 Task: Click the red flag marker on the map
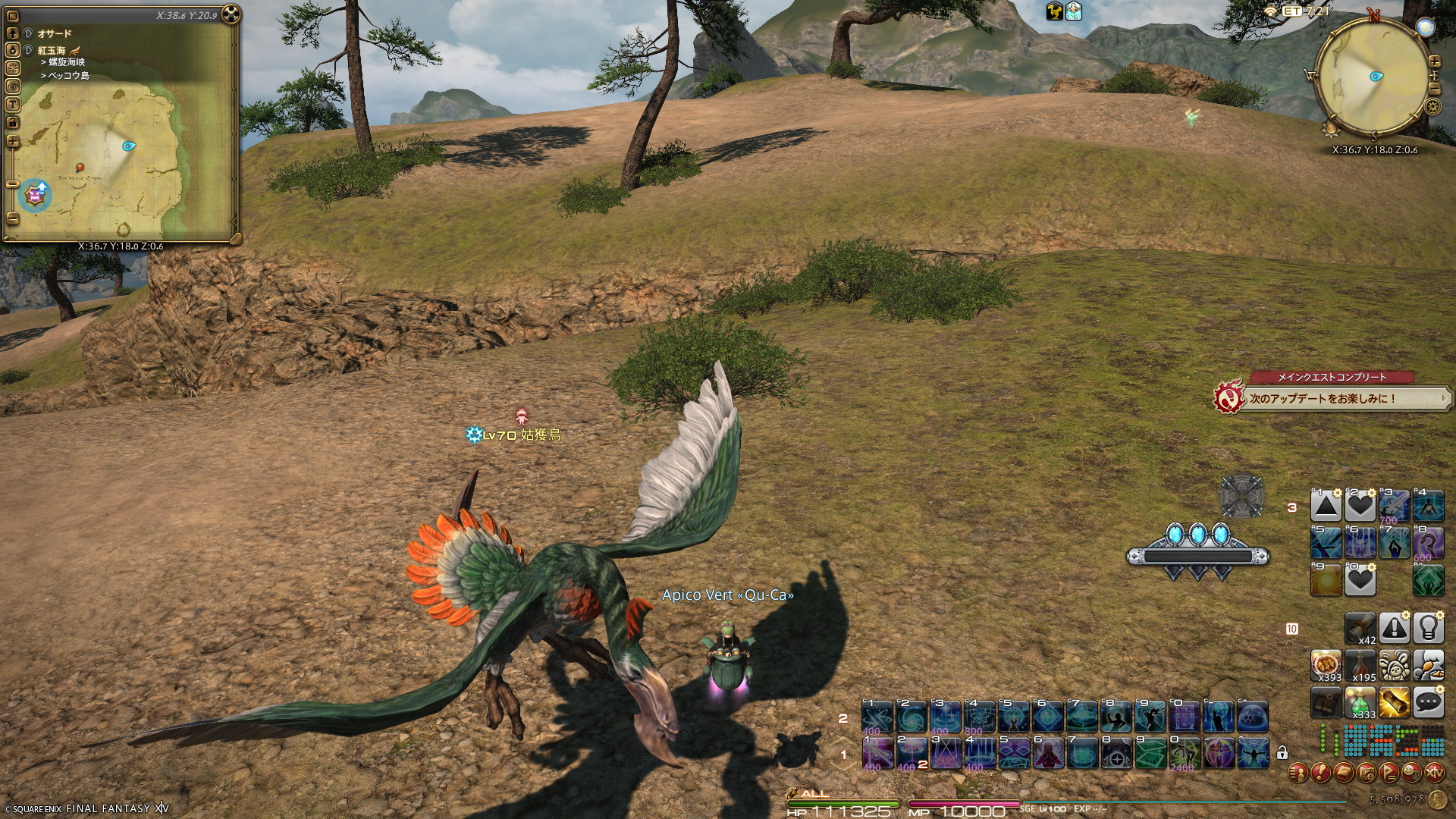pyautogui.click(x=80, y=168)
